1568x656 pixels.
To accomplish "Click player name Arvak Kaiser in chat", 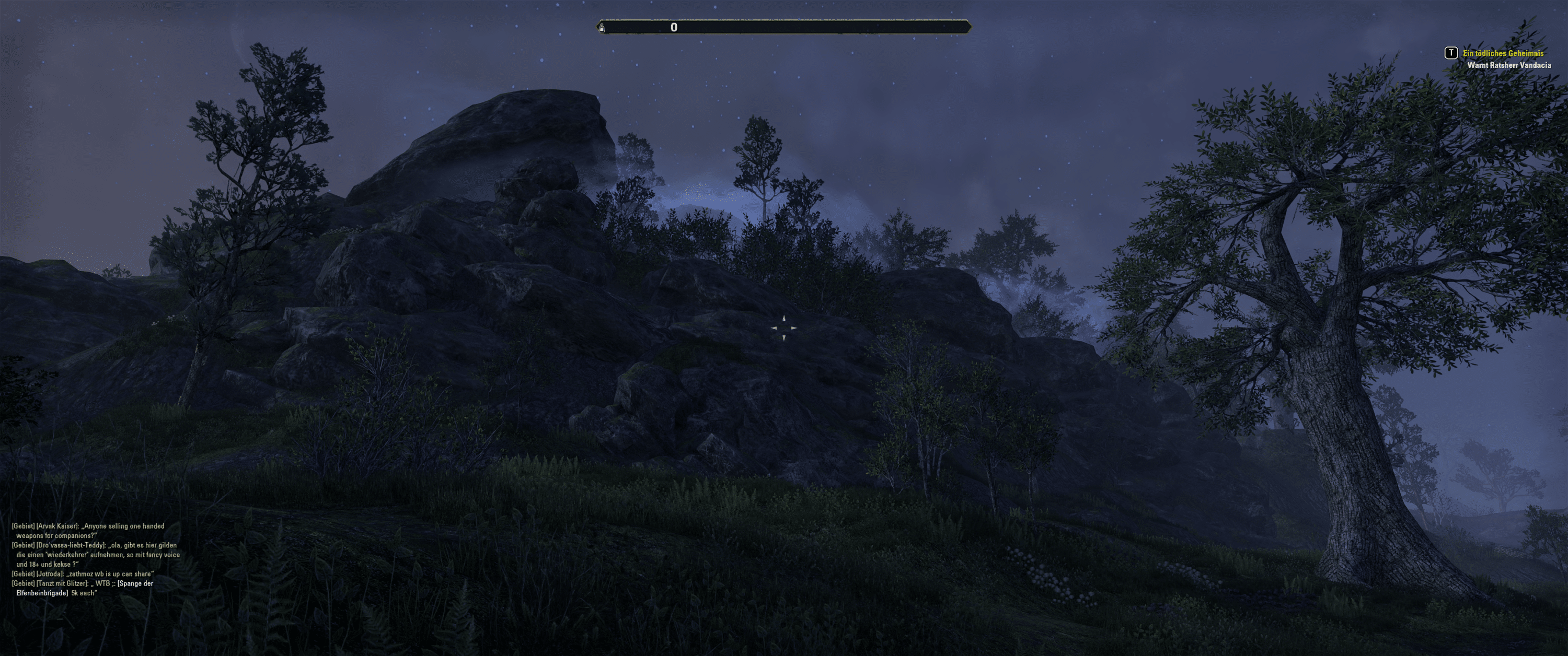I will (x=57, y=526).
